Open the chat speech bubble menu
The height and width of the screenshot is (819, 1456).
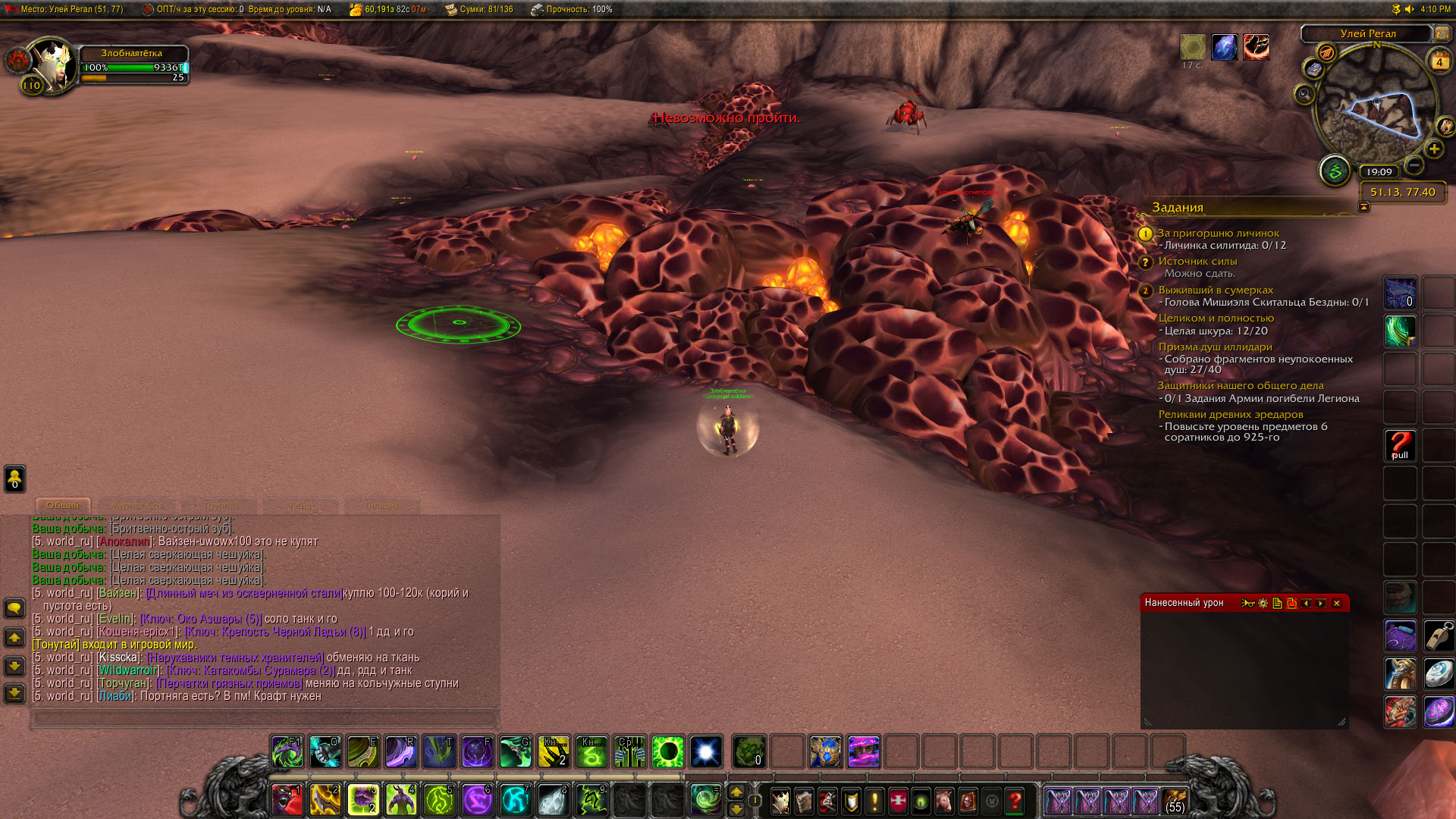[14, 608]
